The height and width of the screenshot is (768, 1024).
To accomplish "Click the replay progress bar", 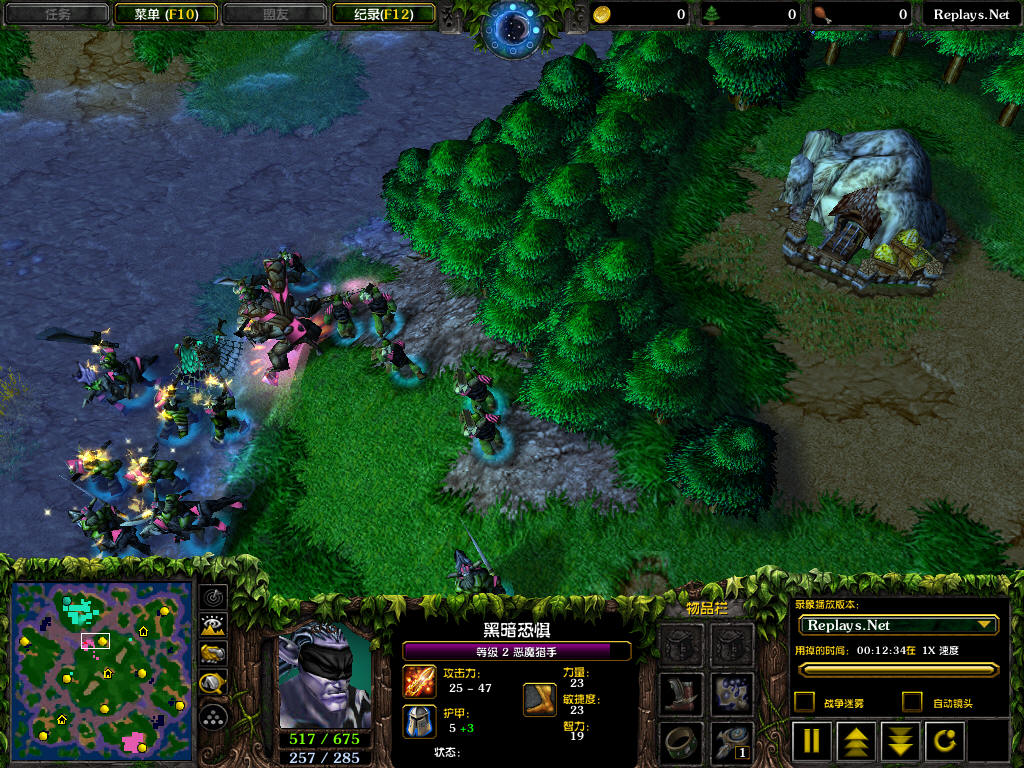I will (x=897, y=670).
